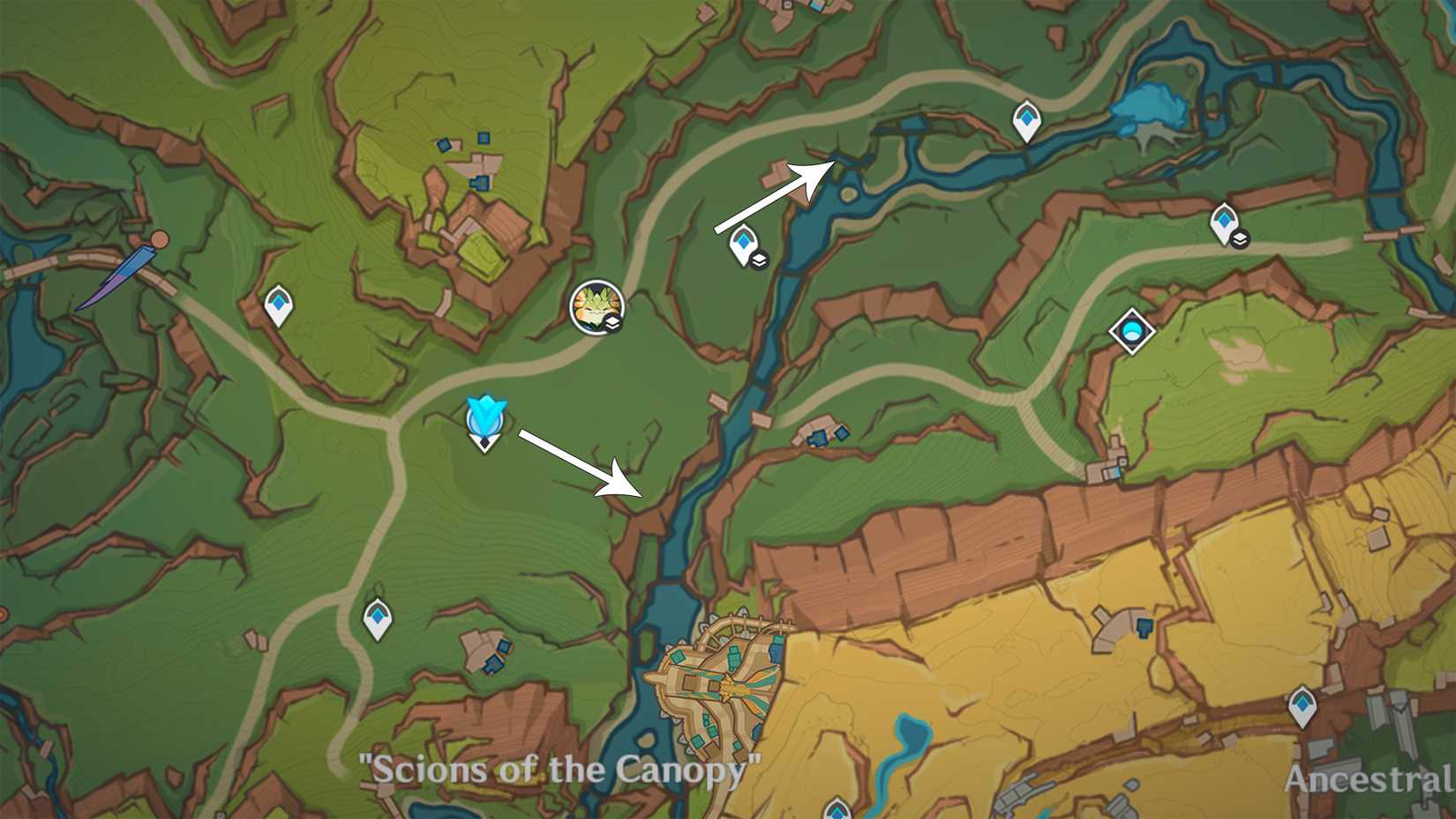Toggle the layer badge on the top-right waypoint
1456x819 pixels.
[1239, 237]
